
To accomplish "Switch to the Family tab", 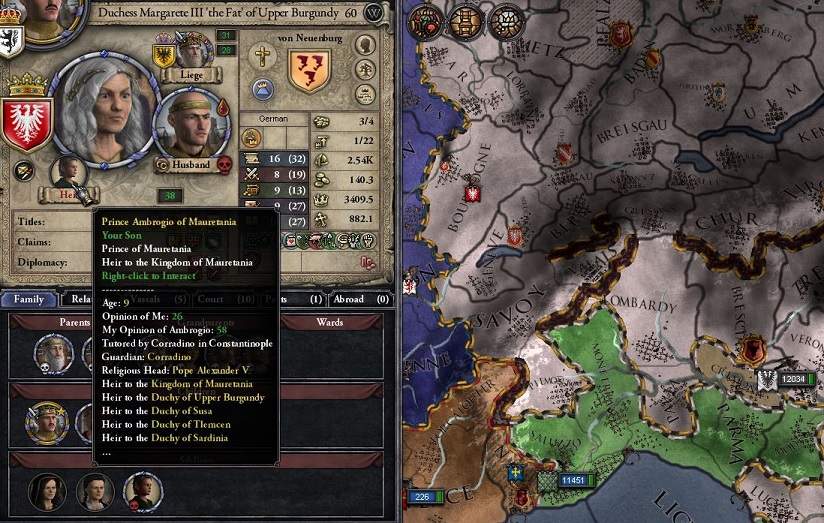I will point(29,298).
